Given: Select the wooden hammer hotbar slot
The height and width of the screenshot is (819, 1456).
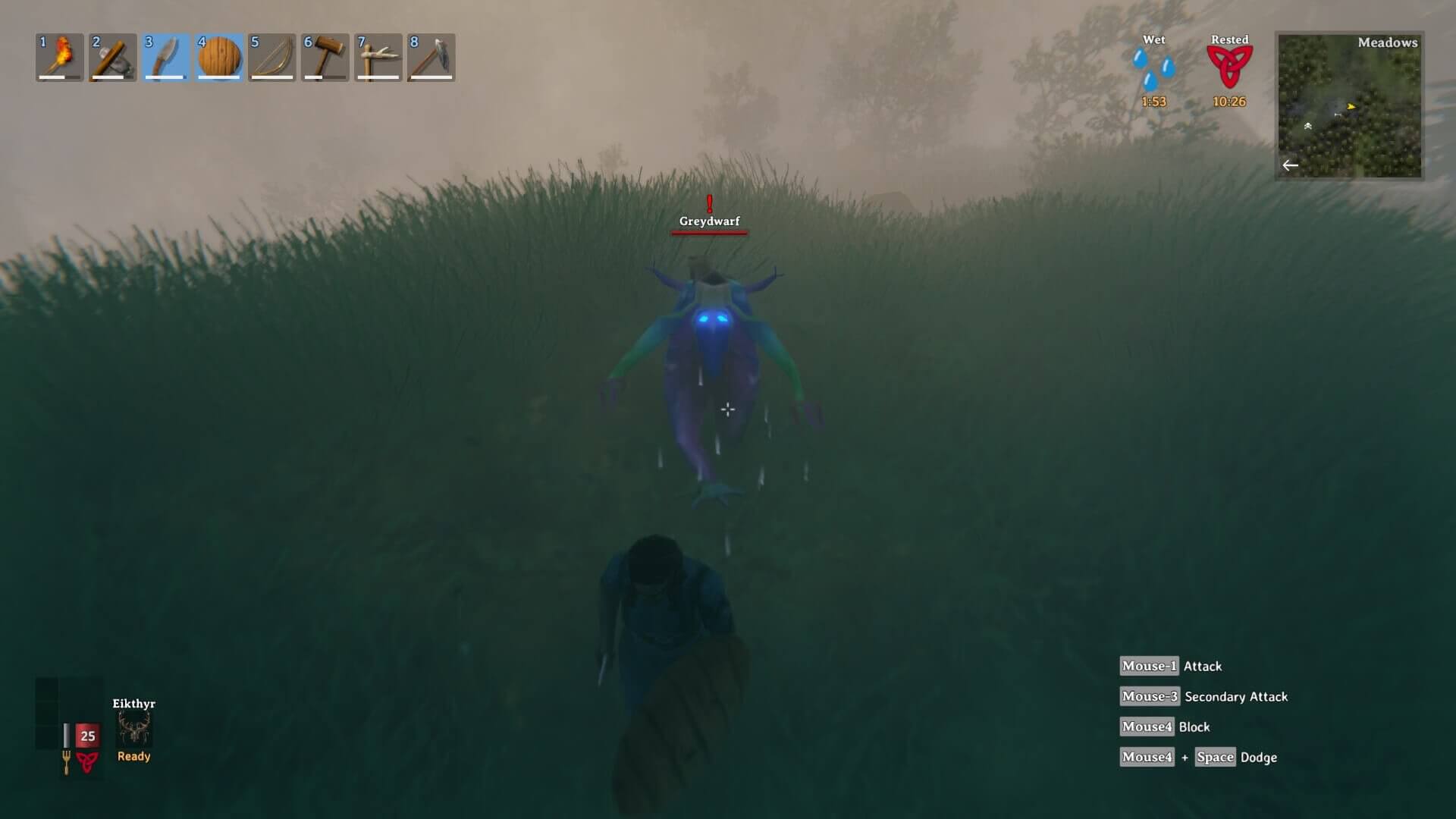Looking at the screenshot, I should coord(325,57).
